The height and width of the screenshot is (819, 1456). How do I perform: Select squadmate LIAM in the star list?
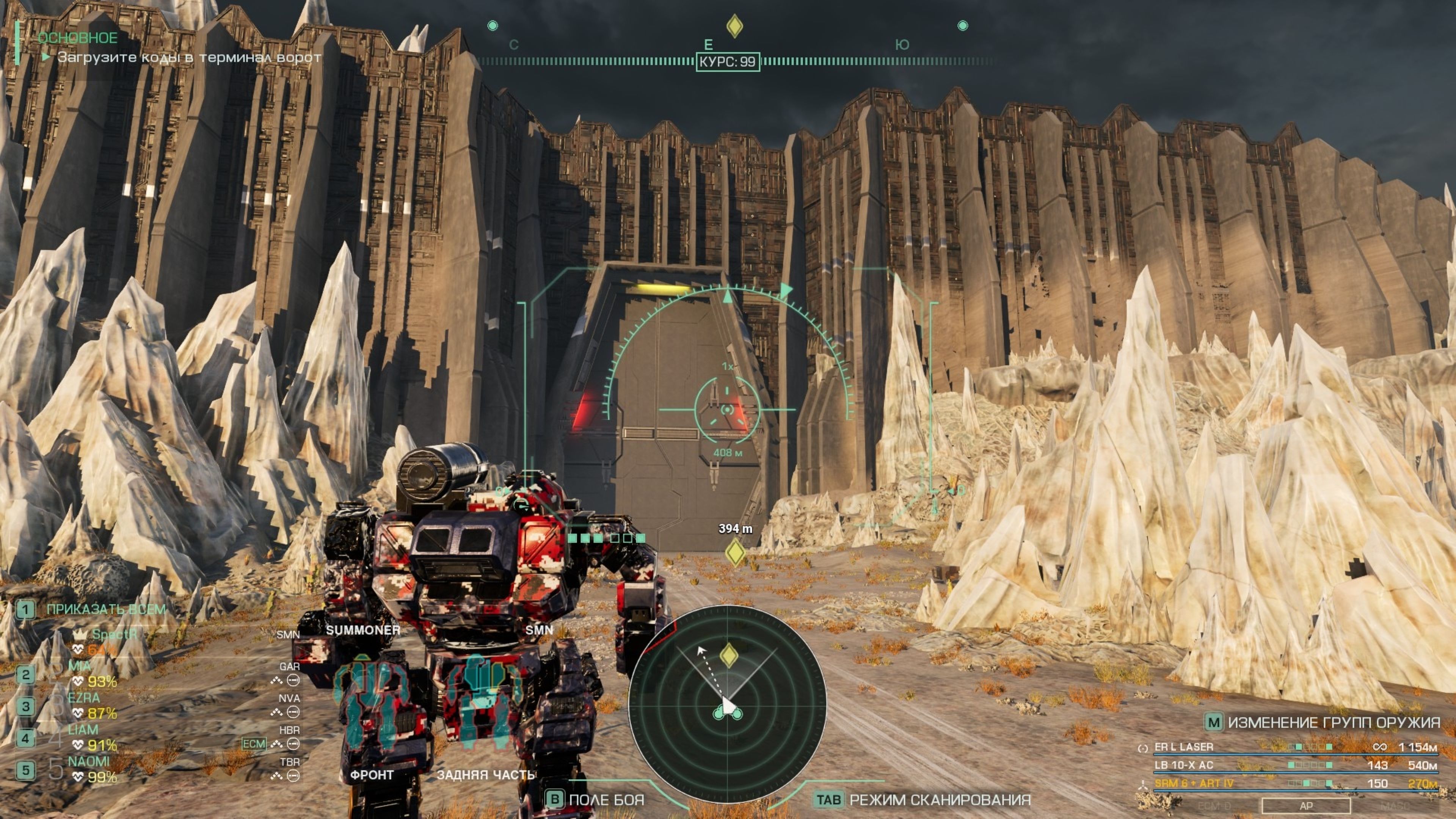pyautogui.click(x=83, y=730)
